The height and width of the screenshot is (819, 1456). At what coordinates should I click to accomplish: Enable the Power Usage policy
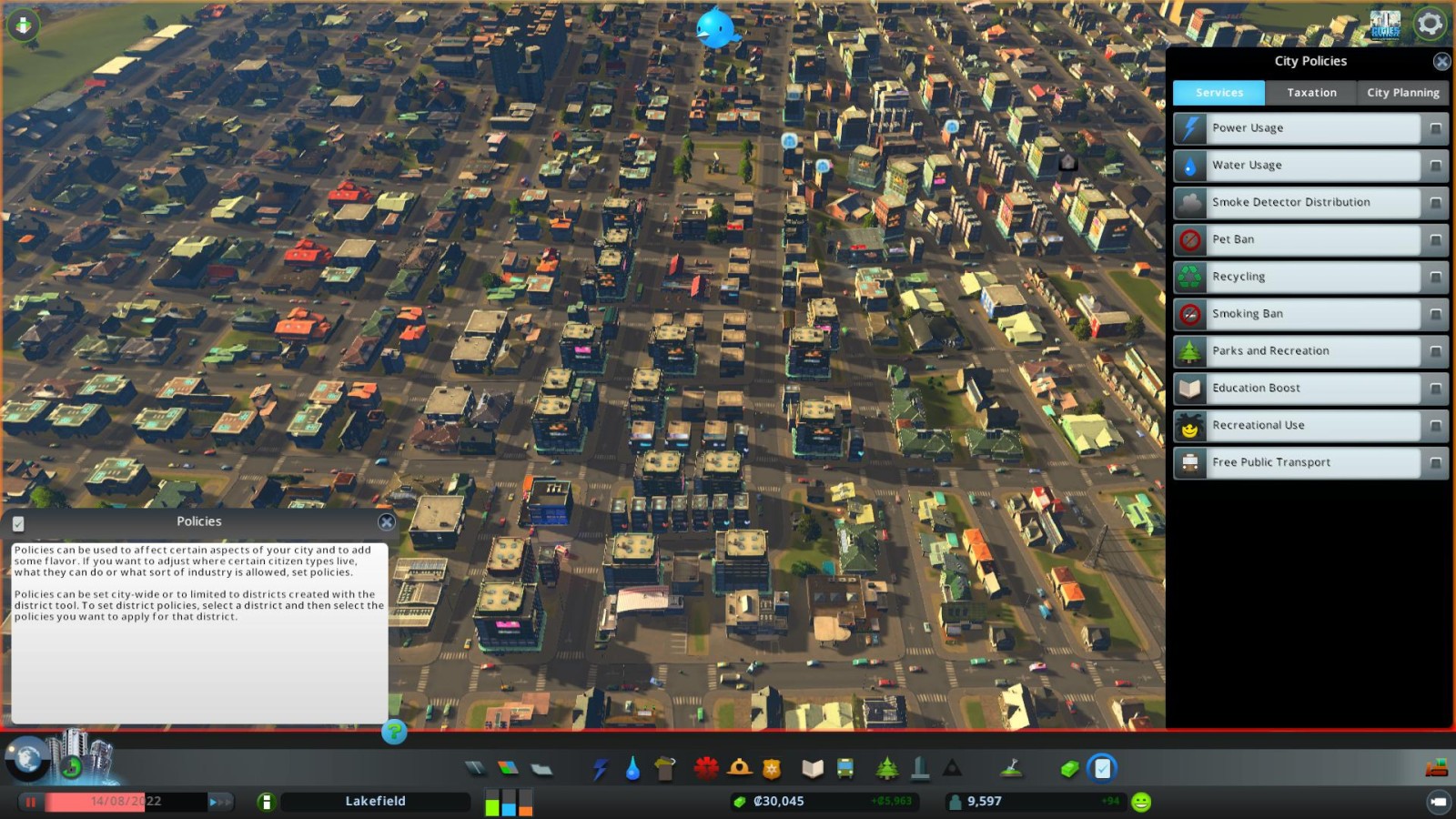point(1435,129)
